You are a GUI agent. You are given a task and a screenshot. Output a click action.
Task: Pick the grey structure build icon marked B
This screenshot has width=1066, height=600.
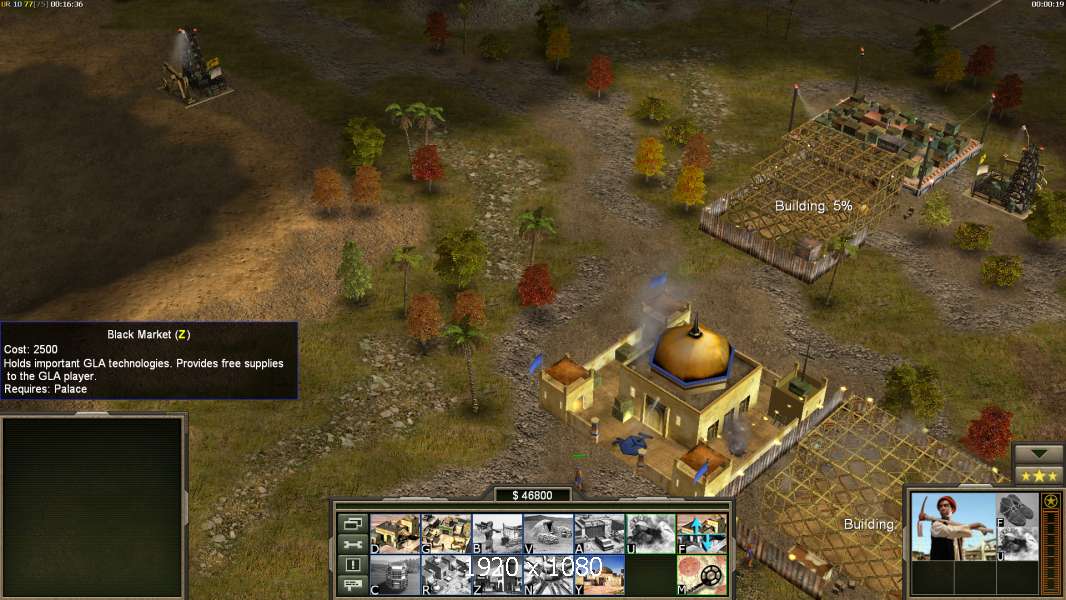[496, 534]
